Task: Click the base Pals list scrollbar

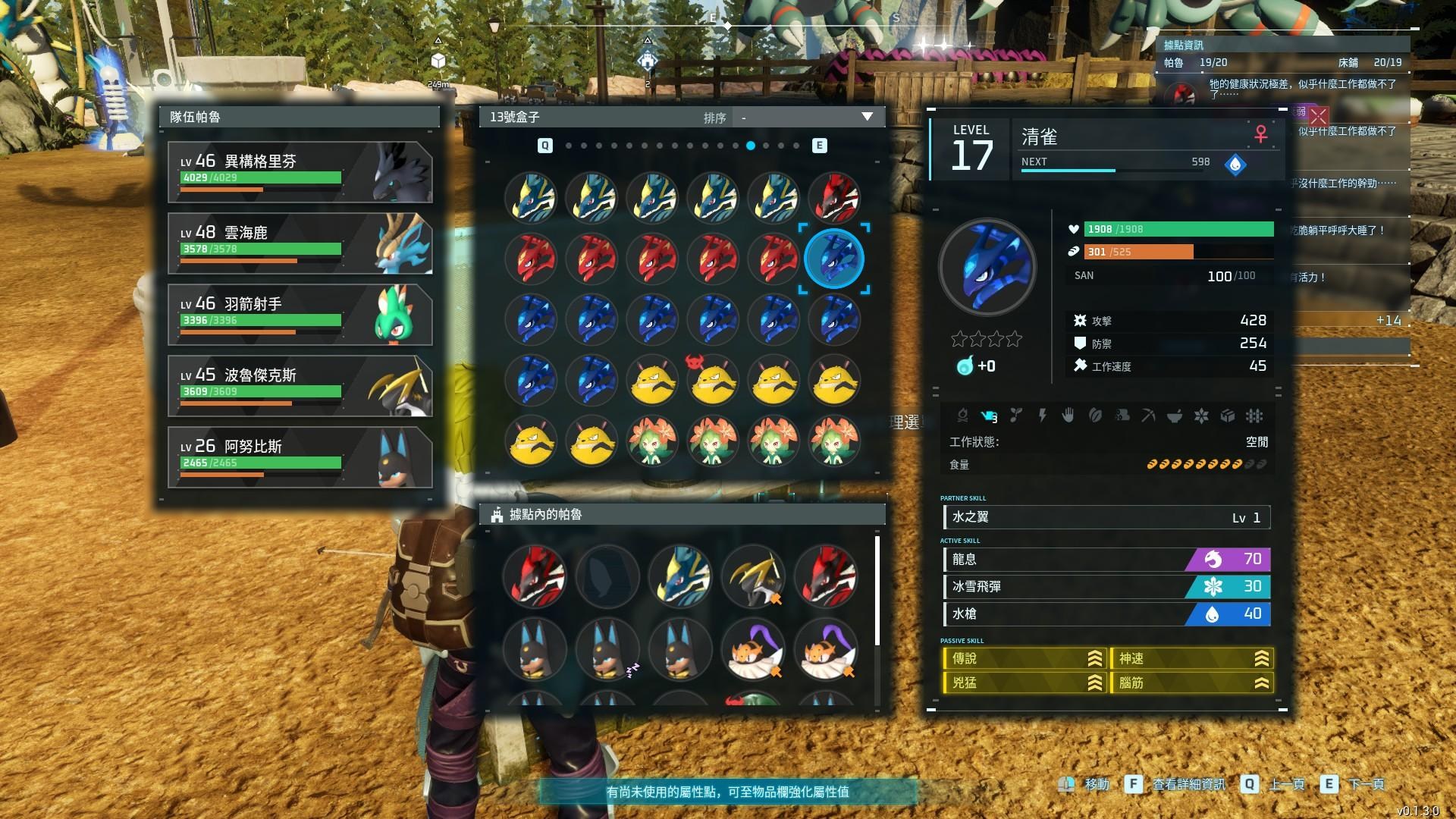Action: point(877,591)
